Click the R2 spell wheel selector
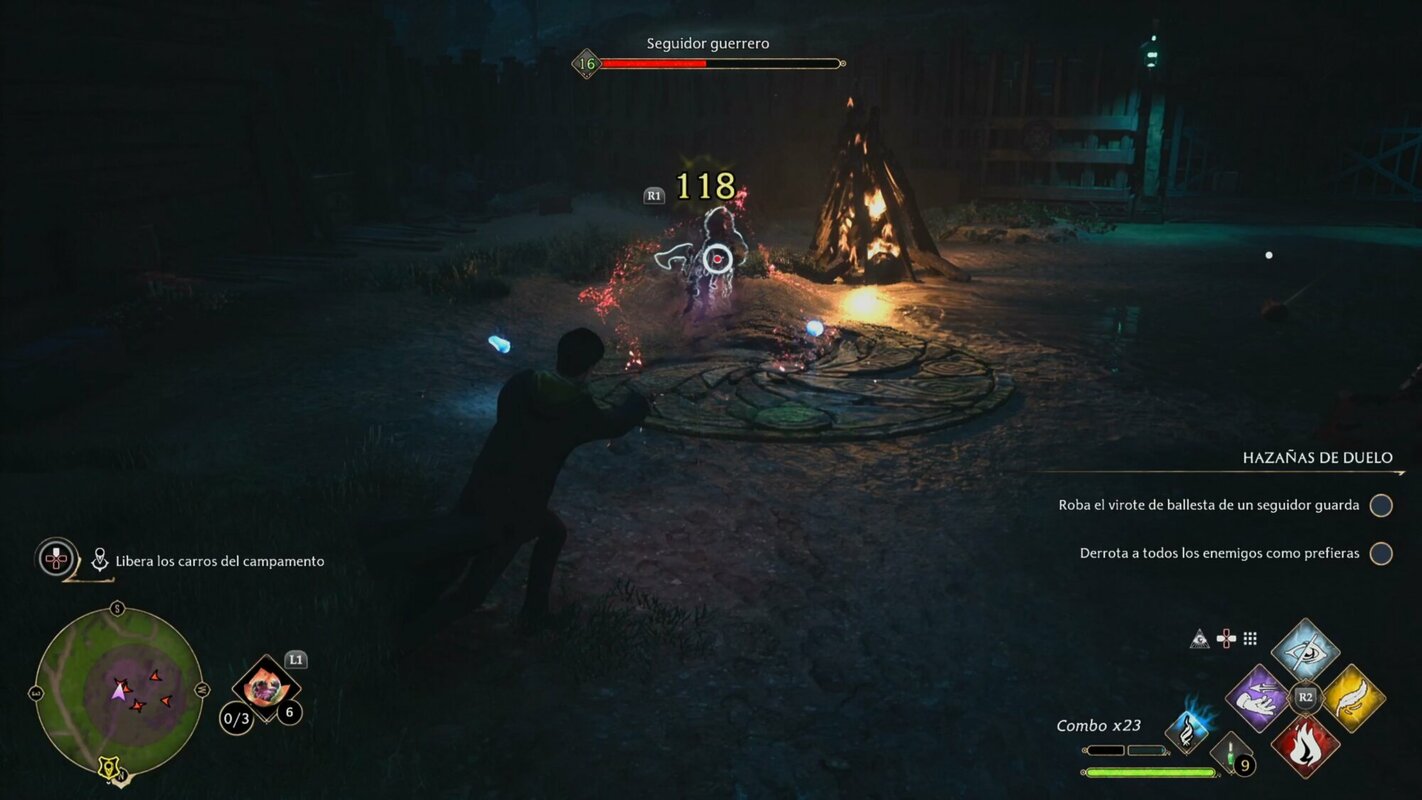Image resolution: width=1422 pixels, height=800 pixels. (x=1308, y=700)
